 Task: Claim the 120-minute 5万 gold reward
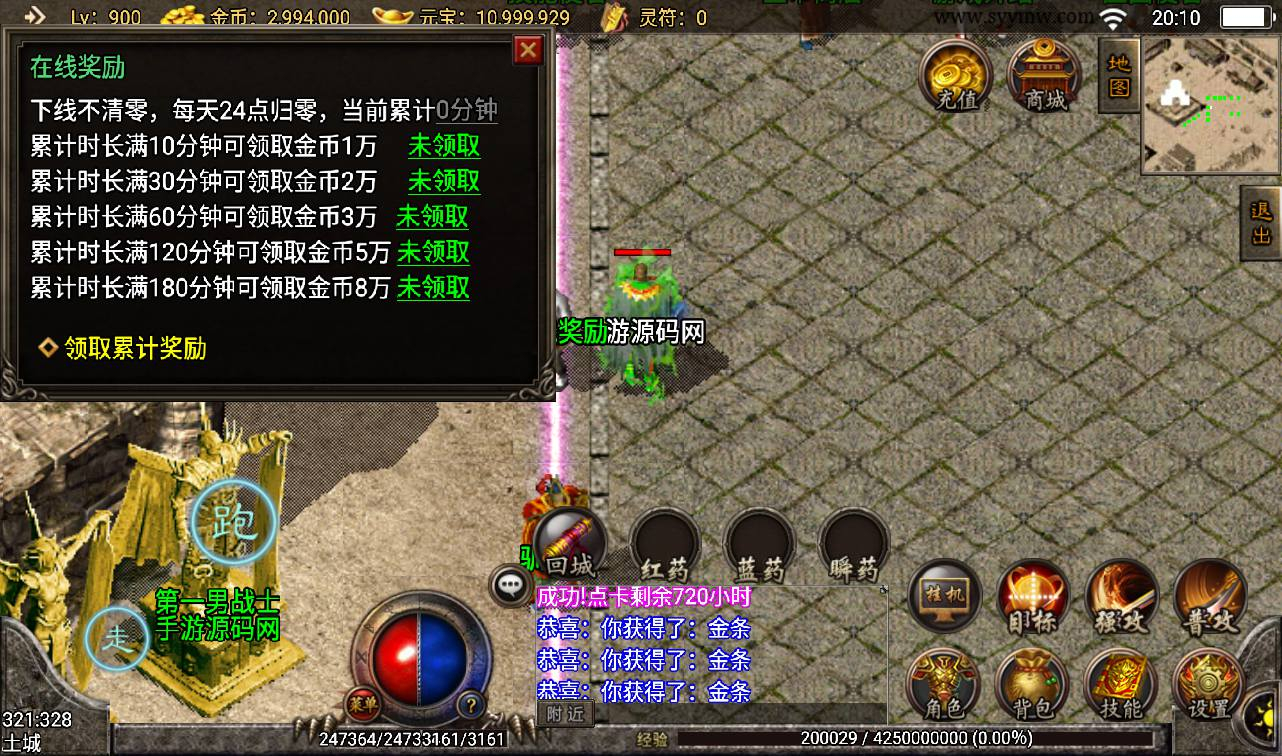click(433, 252)
